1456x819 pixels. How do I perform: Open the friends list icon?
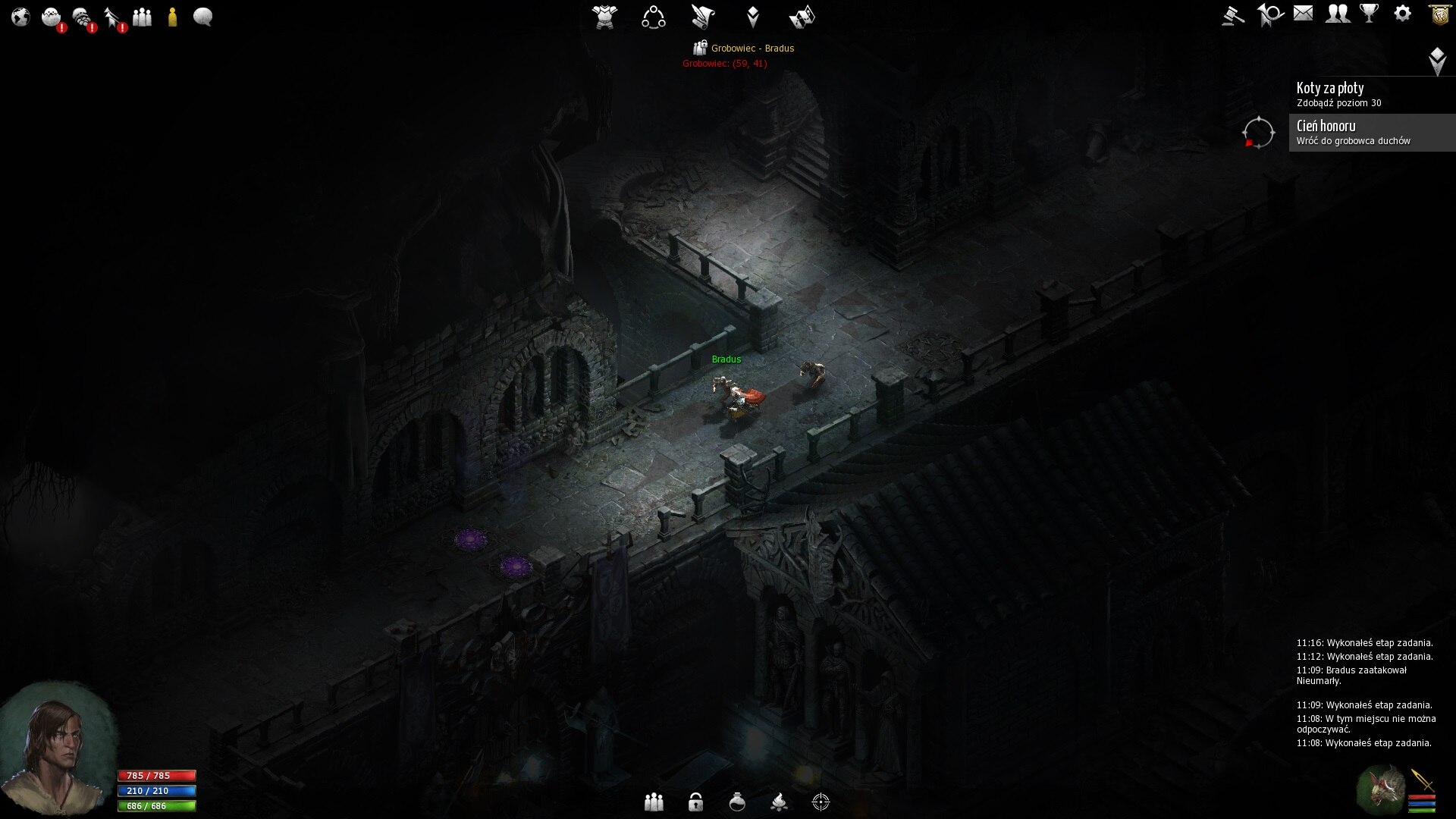[1337, 14]
